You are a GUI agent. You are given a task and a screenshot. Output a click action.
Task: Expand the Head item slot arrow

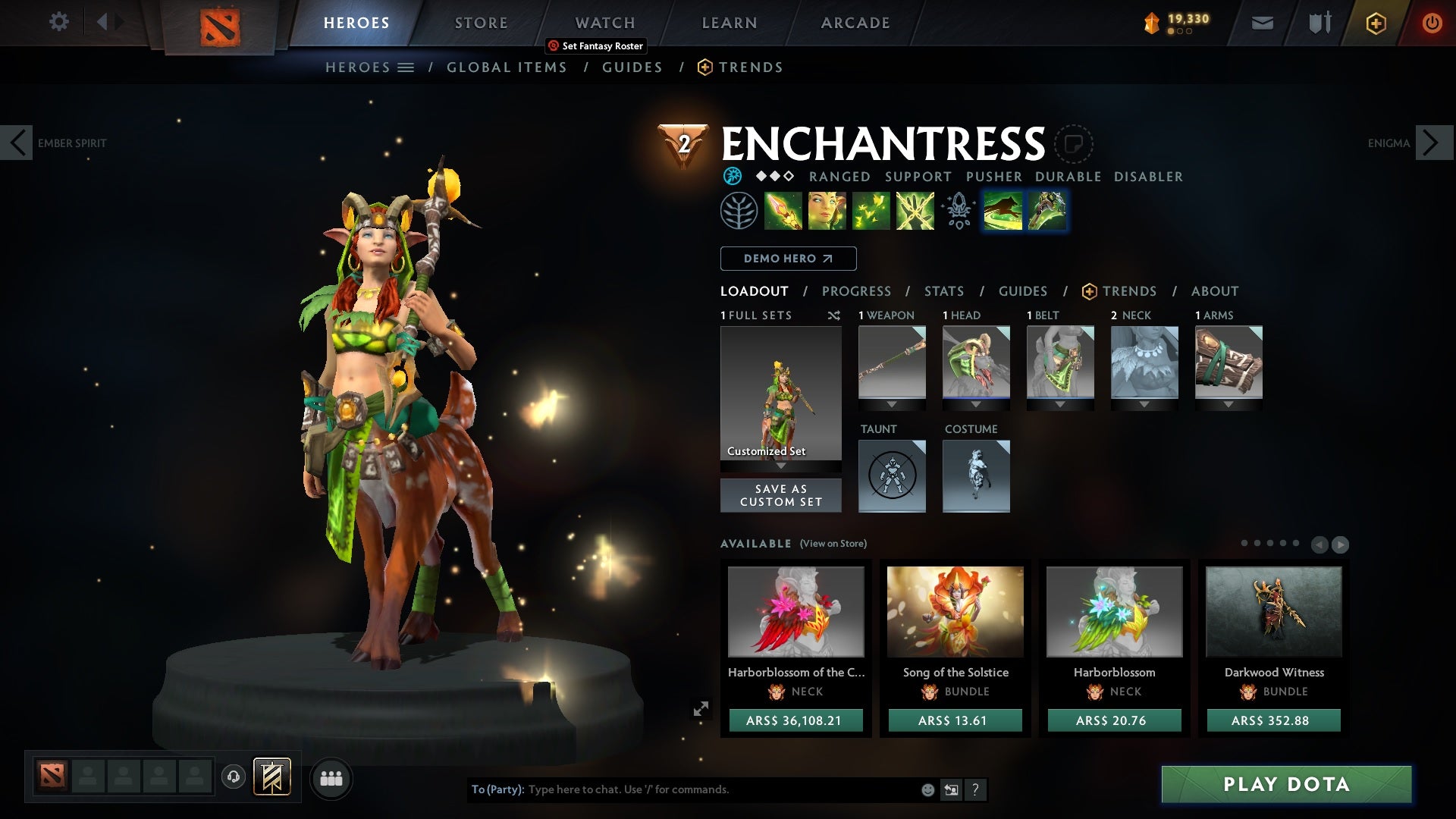pyautogui.click(x=976, y=404)
